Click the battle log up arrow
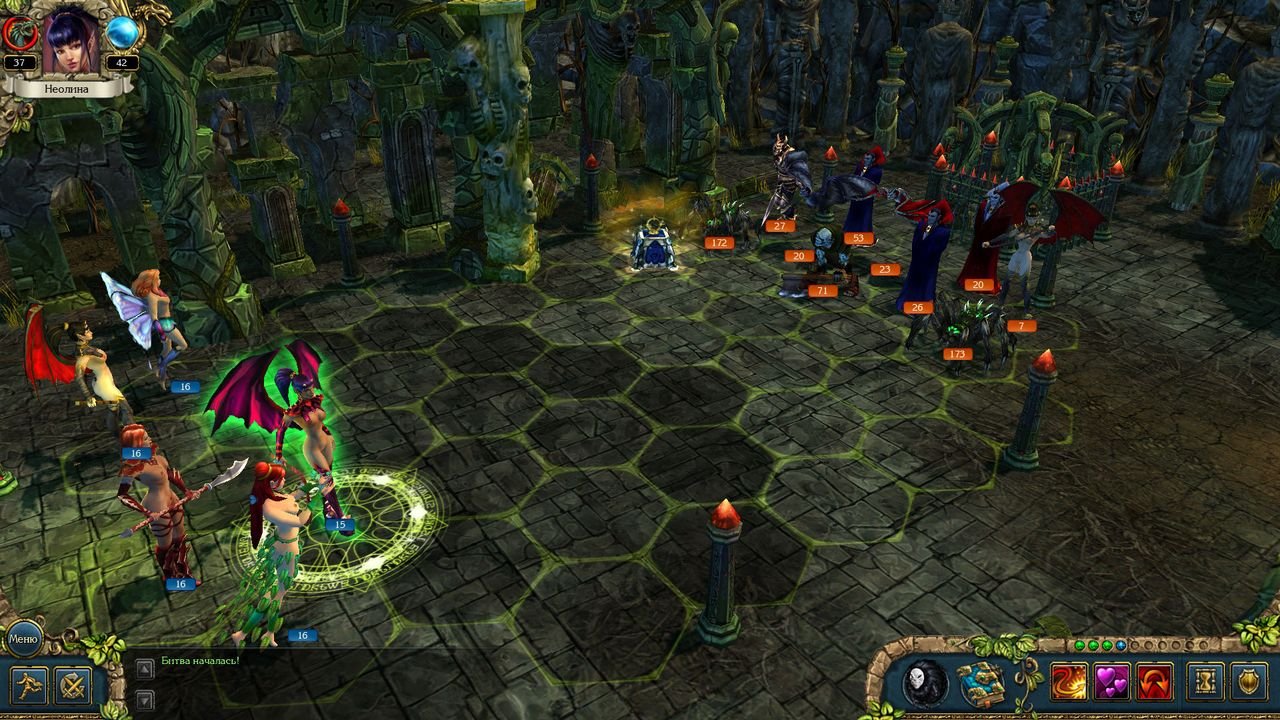The image size is (1280, 720). [x=145, y=668]
